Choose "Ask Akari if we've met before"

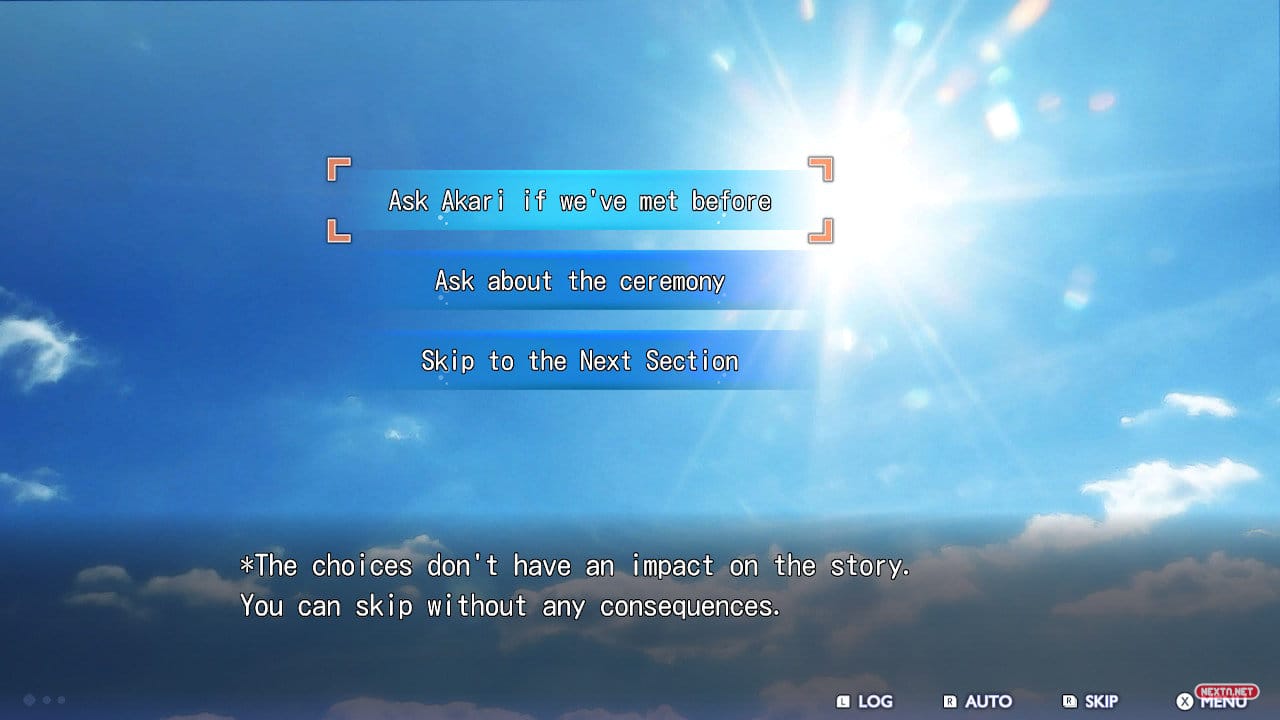[x=580, y=201]
